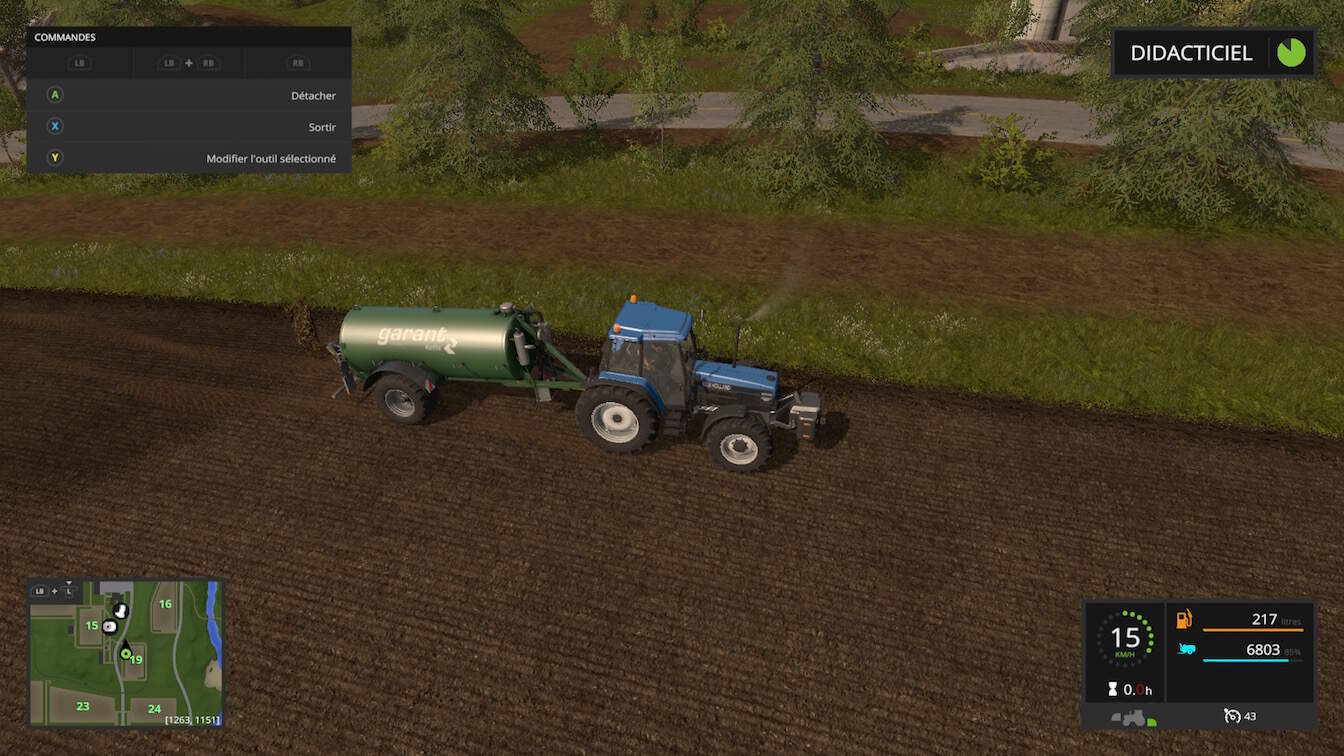Select Modifier l'outil sélectionné row
The width and height of the screenshot is (1344, 756).
tap(190, 159)
